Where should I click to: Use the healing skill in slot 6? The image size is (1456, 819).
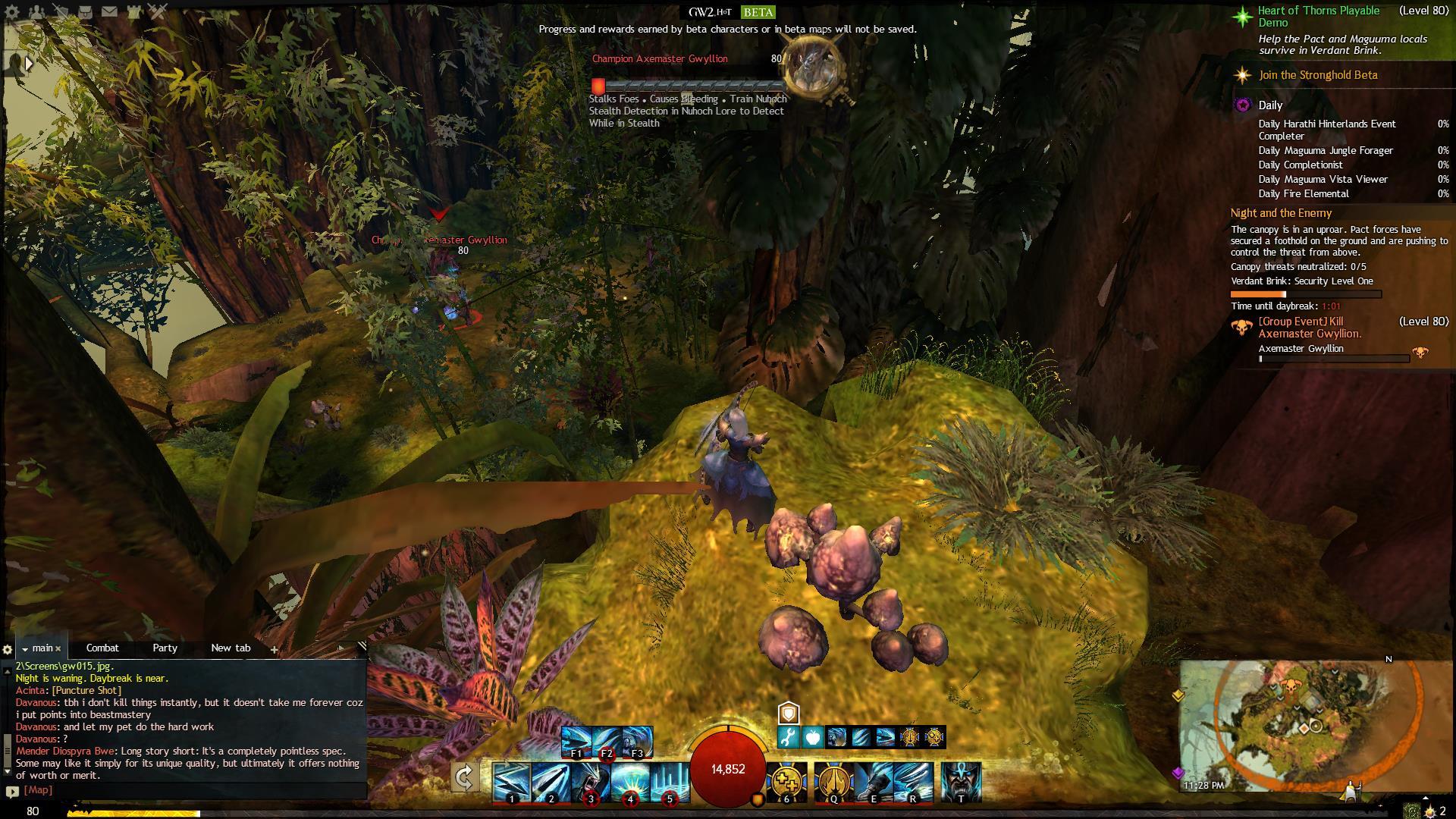[786, 782]
